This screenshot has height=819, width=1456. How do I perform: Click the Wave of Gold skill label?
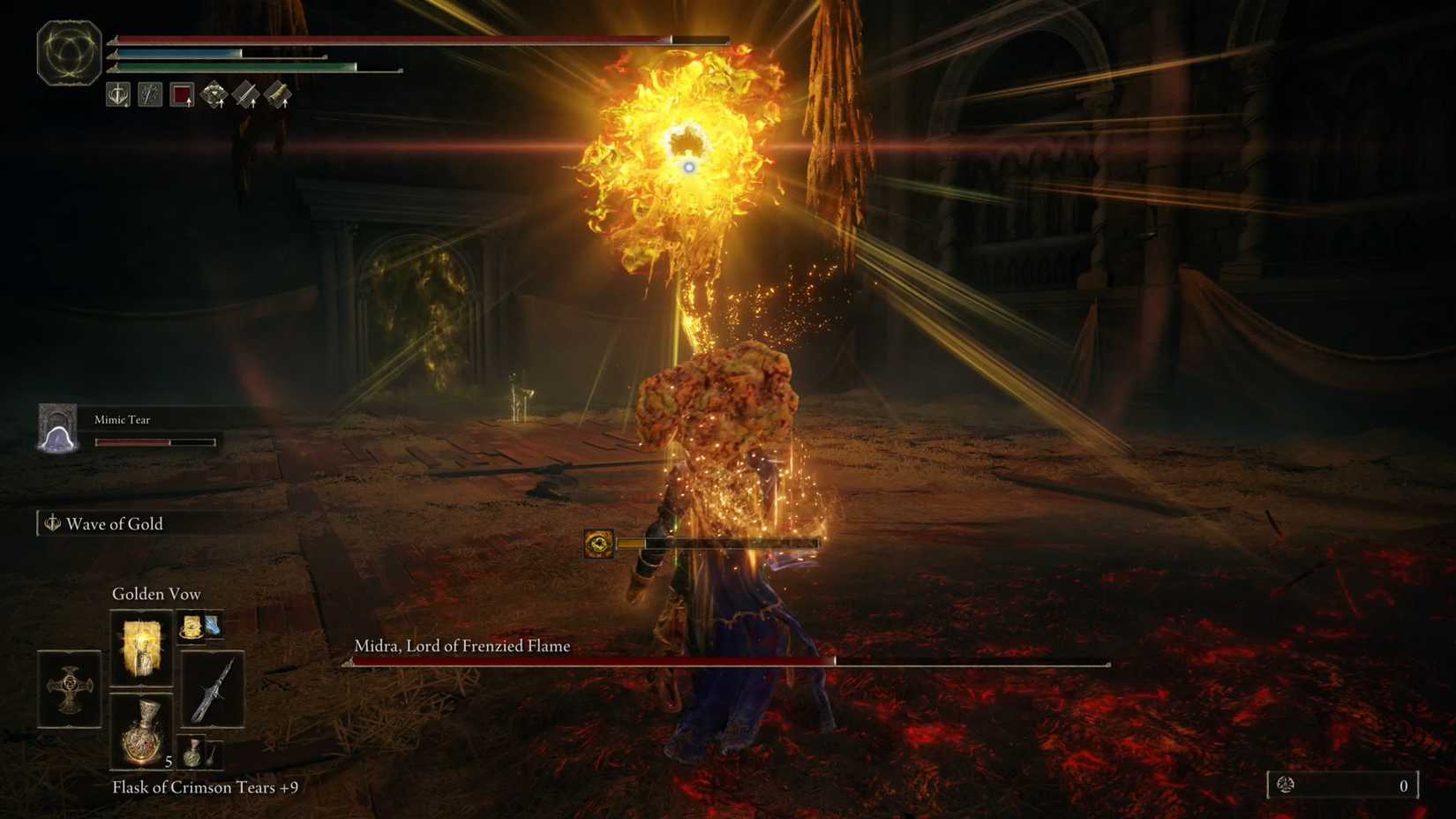(x=113, y=523)
